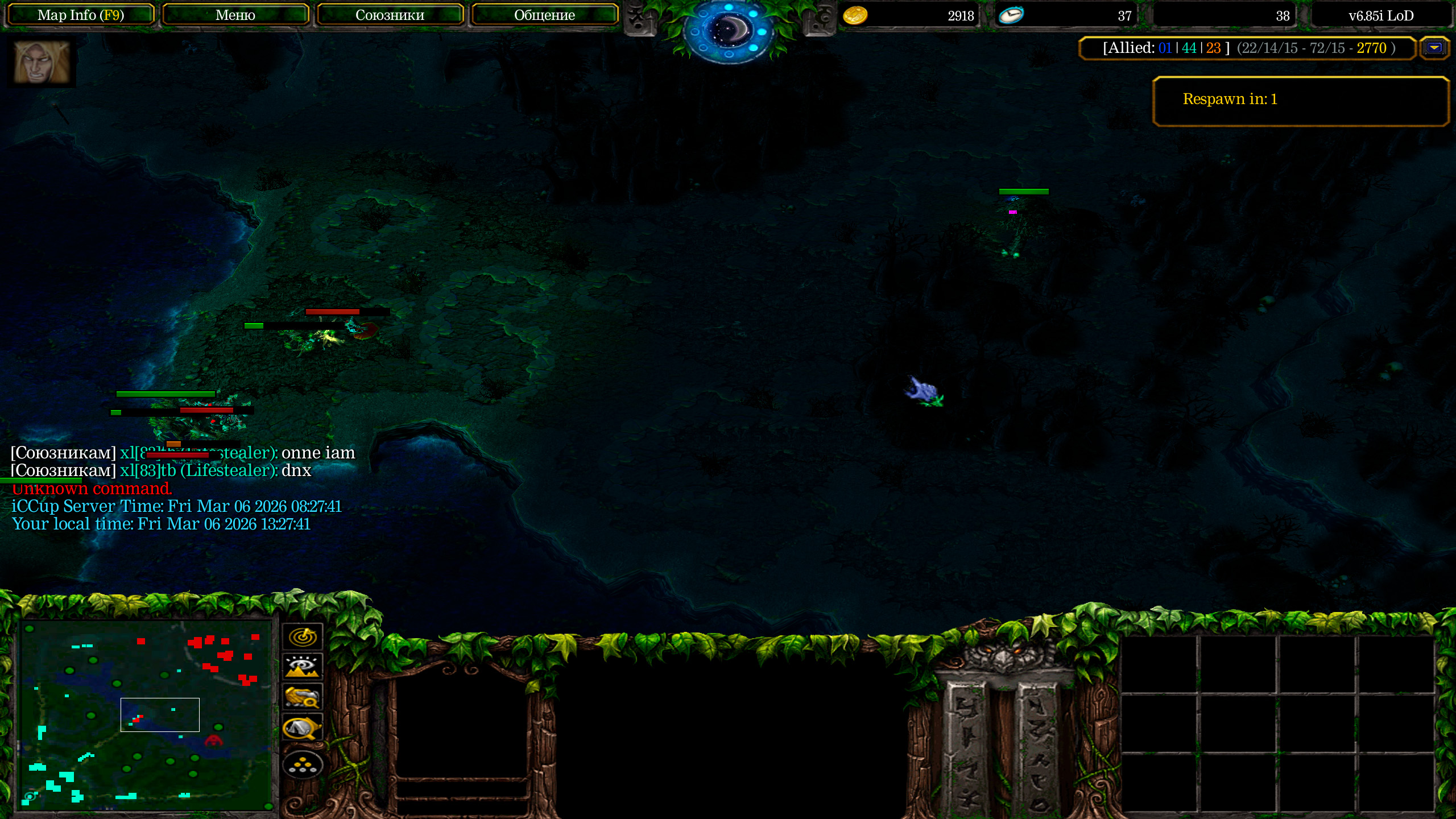1456x819 pixels.
Task: Toggle the formation movement button
Action: pos(303,766)
